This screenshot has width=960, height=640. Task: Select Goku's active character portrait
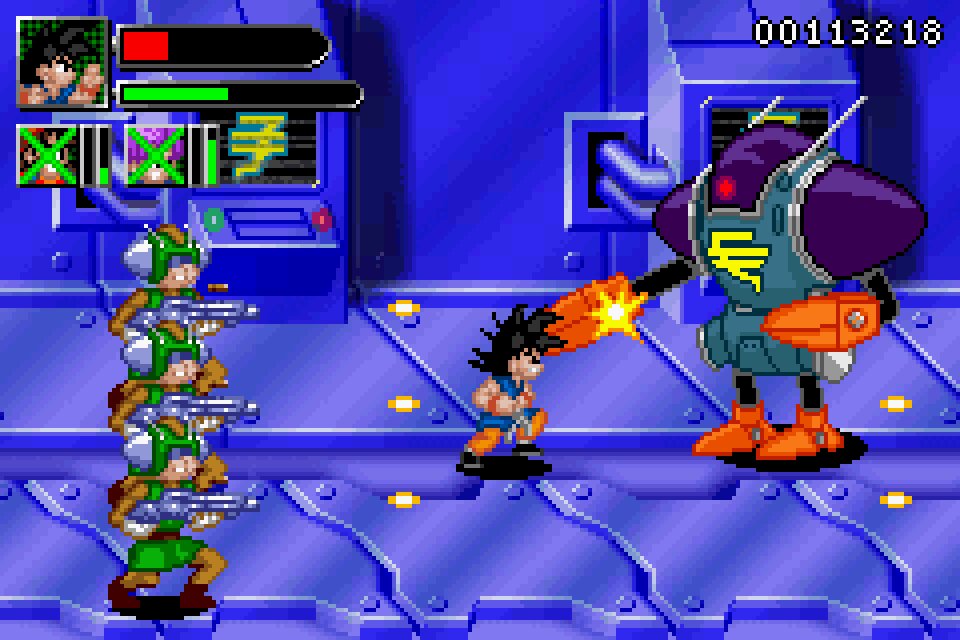[x=62, y=62]
